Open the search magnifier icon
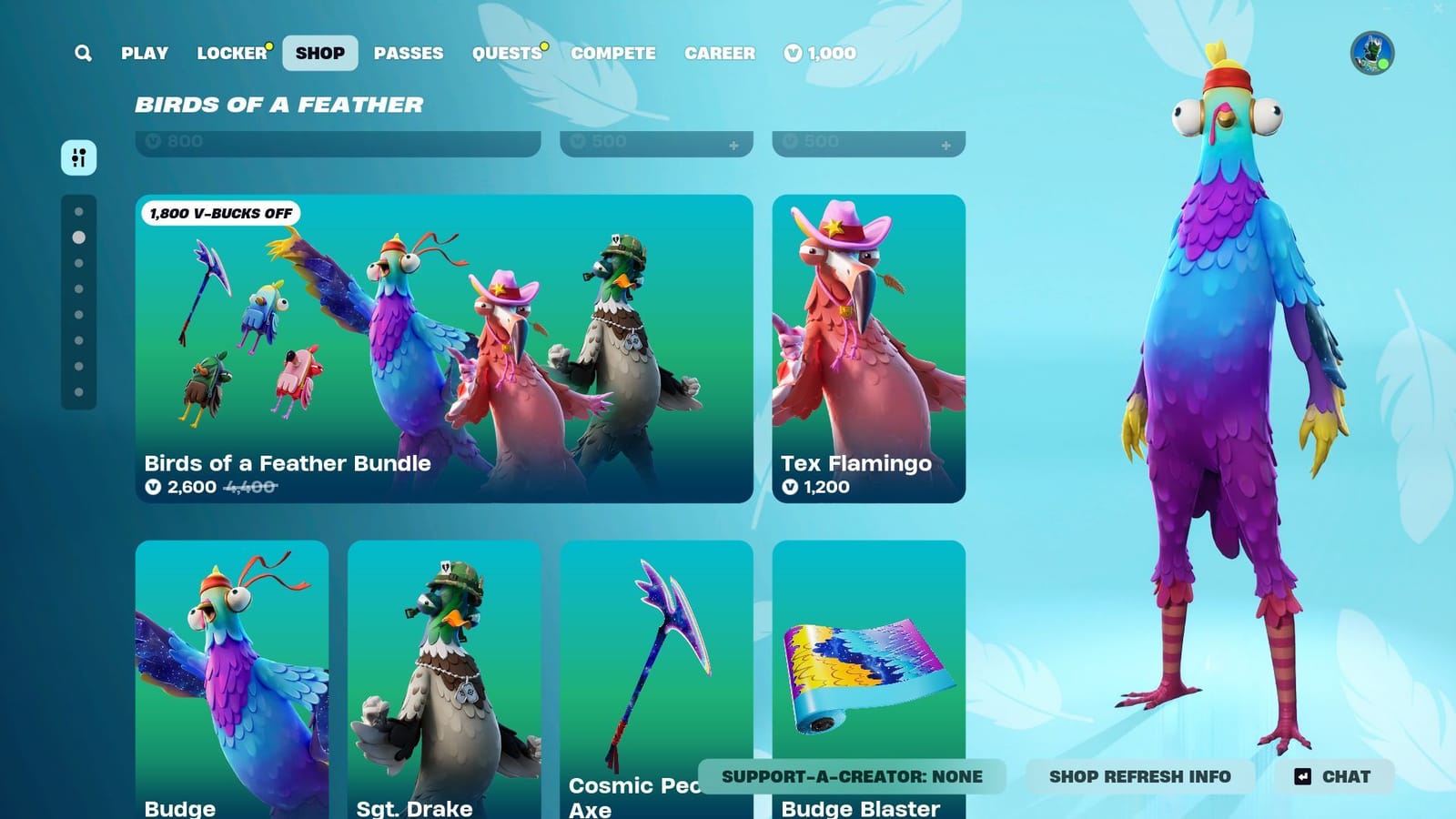This screenshot has width=1456, height=819. tap(81, 53)
